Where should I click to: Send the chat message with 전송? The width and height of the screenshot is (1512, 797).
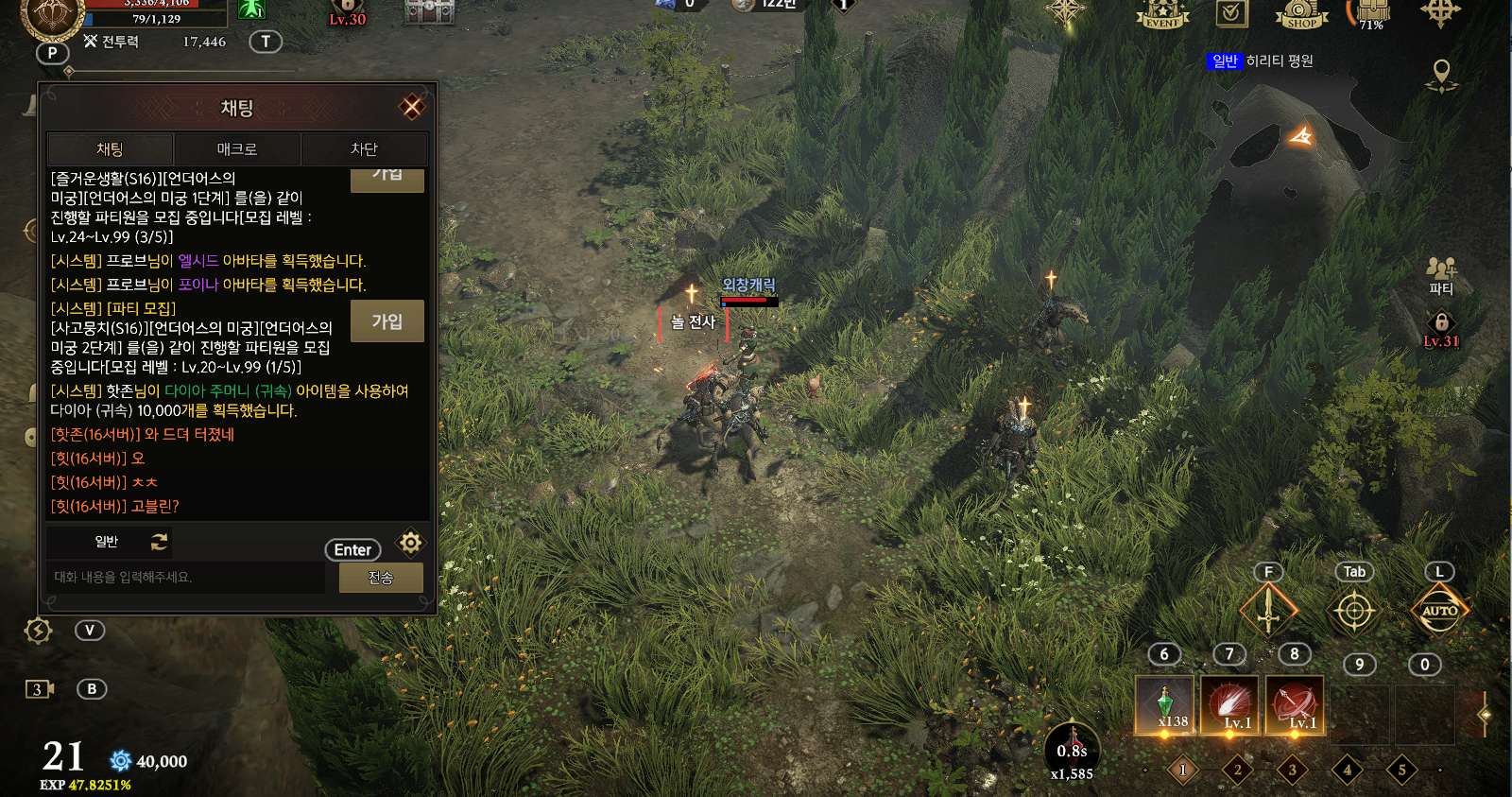pos(380,578)
